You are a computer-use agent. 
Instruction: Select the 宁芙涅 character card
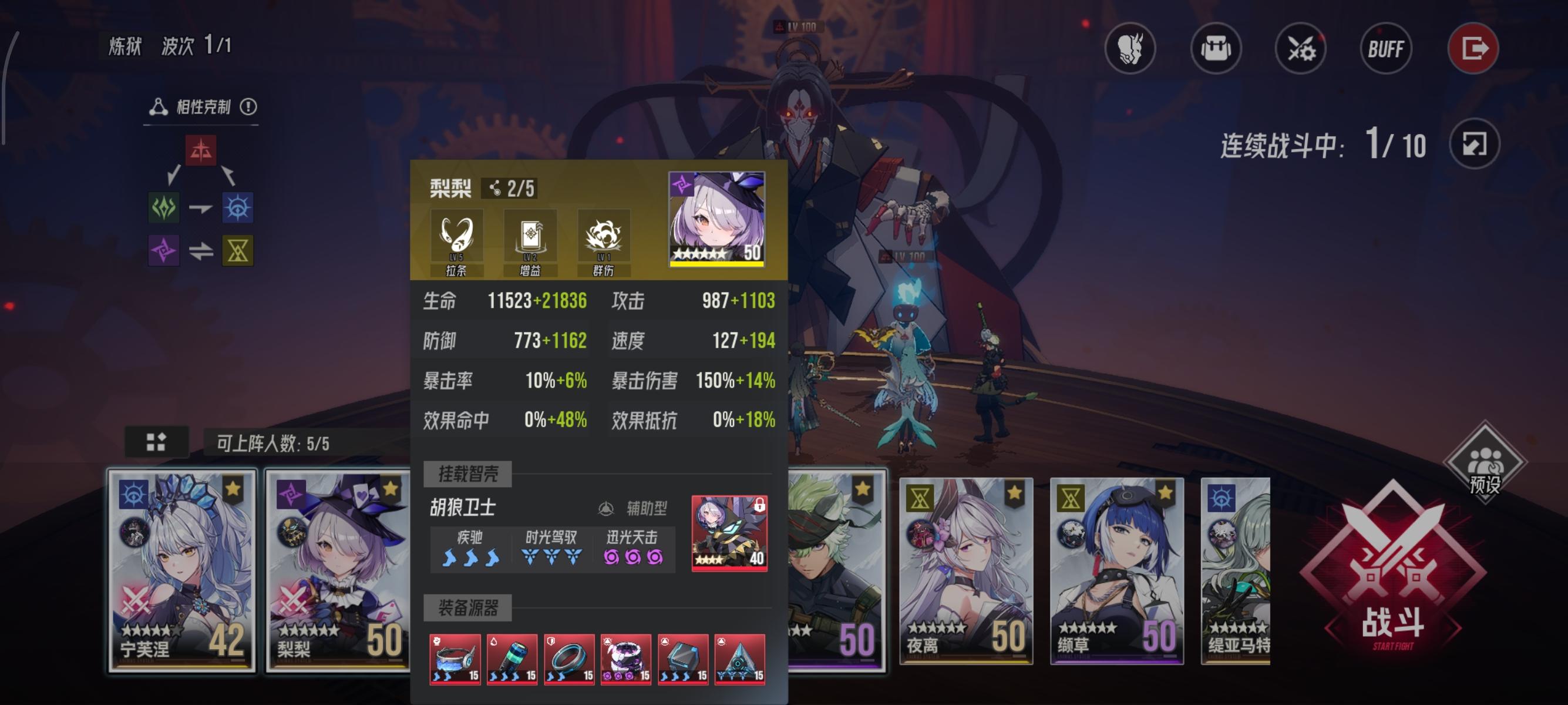(180, 572)
